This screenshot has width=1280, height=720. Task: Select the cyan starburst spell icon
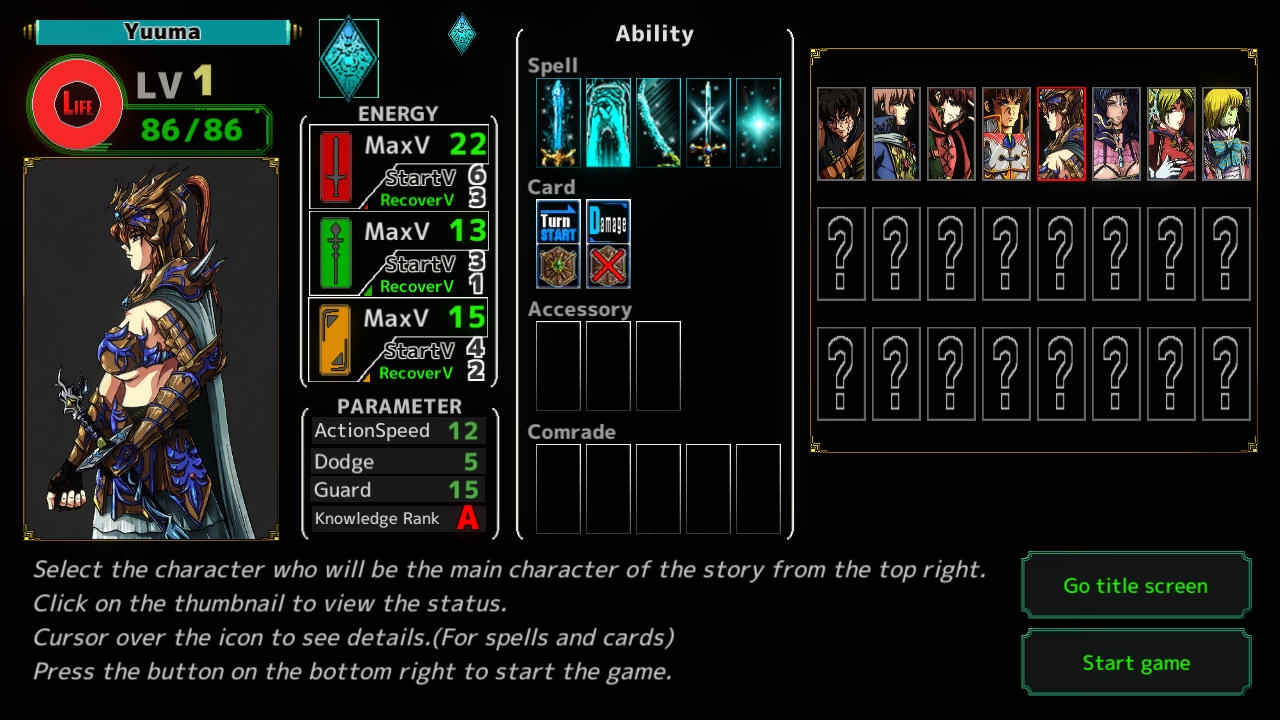758,123
